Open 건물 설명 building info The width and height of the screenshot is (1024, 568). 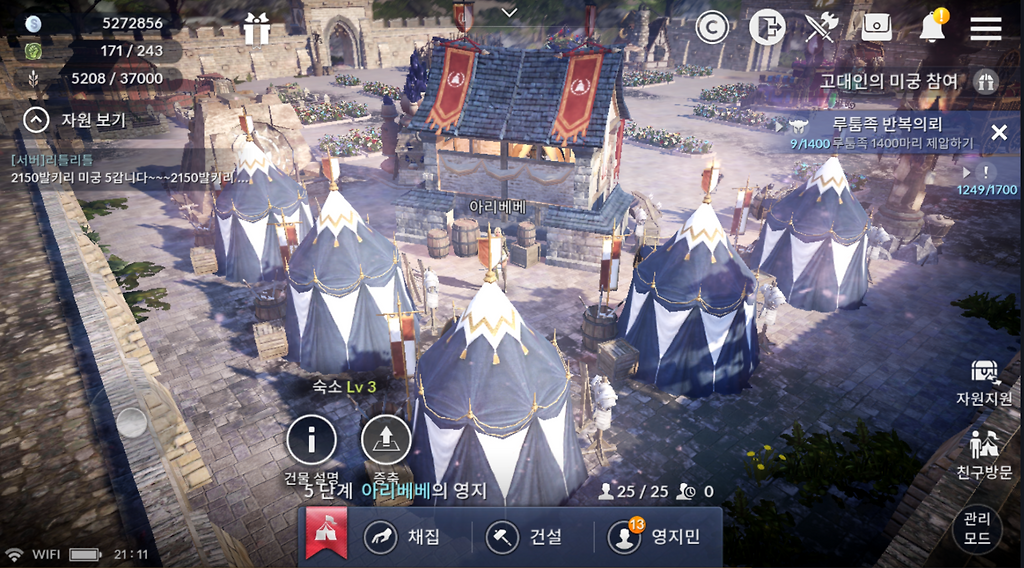coord(311,440)
